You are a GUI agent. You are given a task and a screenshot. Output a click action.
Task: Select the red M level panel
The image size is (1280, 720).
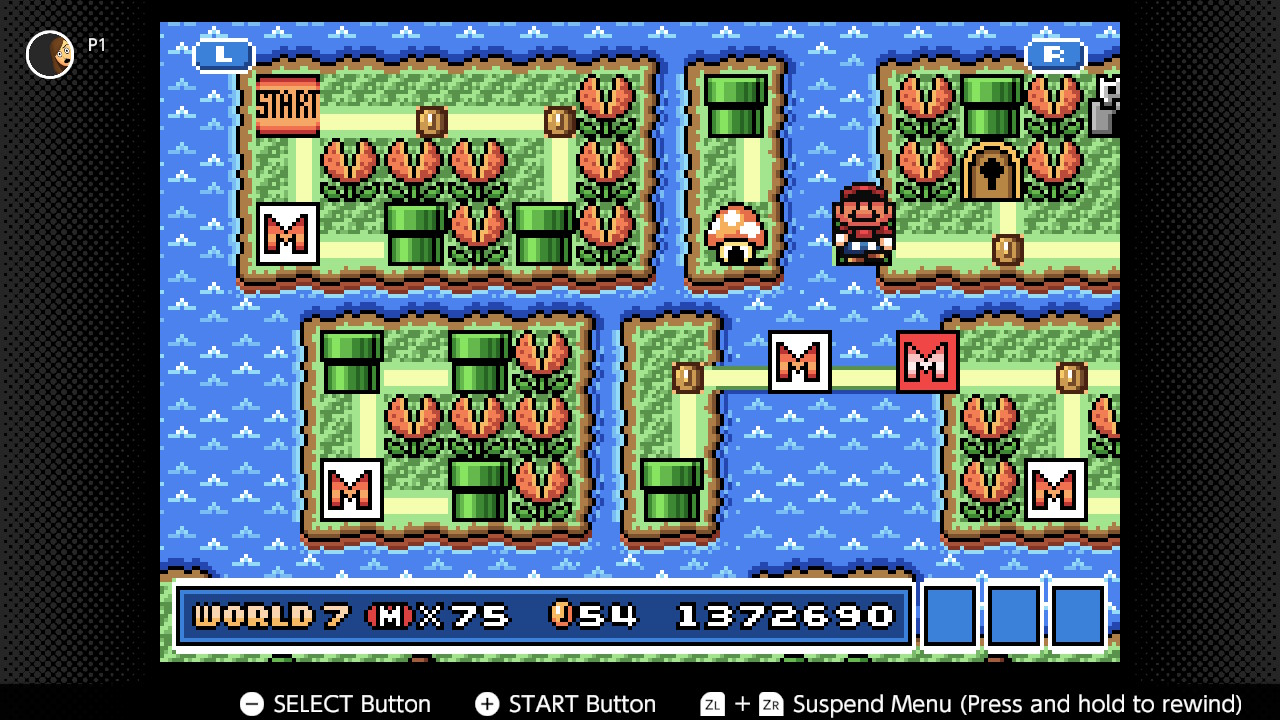tap(925, 363)
